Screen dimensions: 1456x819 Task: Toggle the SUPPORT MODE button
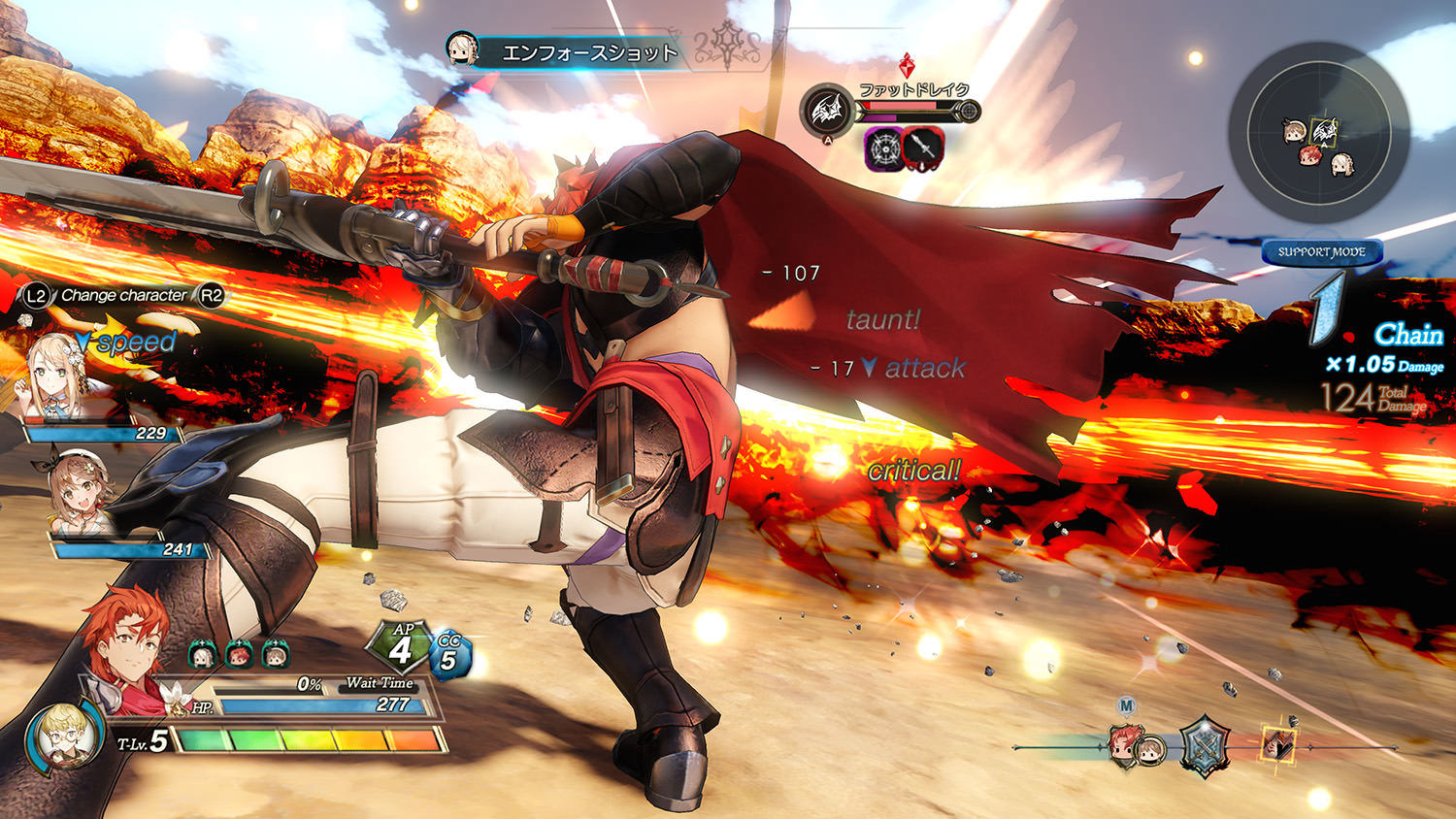click(1321, 252)
